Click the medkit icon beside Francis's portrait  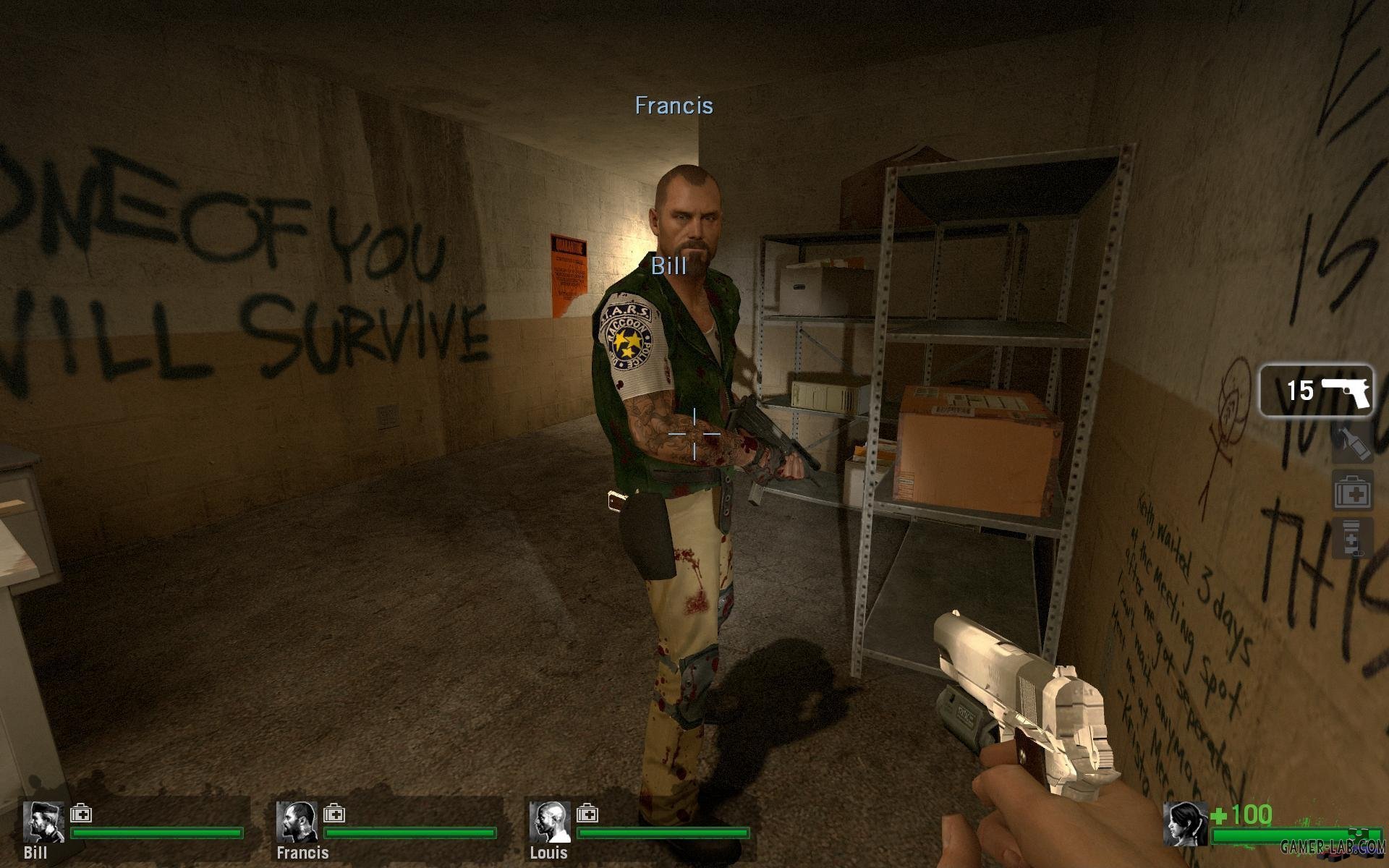(334, 814)
